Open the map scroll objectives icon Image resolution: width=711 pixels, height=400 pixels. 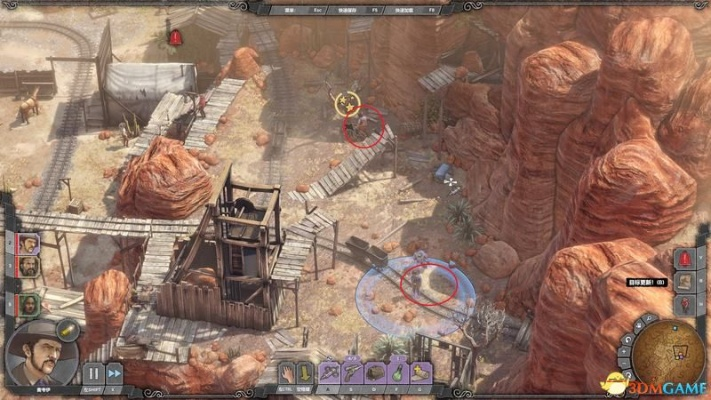click(685, 279)
